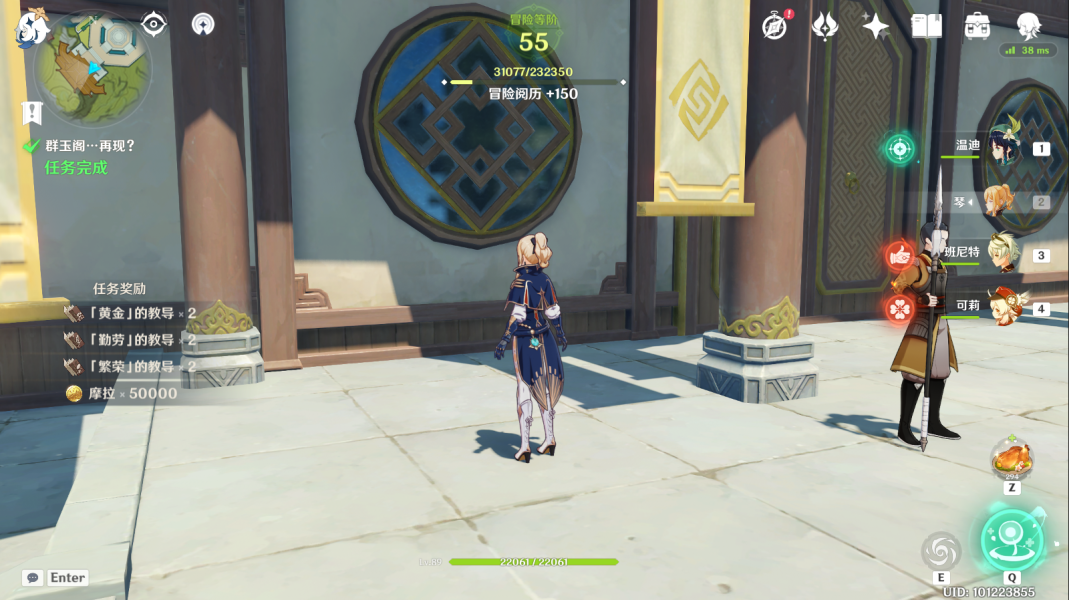Use the roast chicken food item
The height and width of the screenshot is (600, 1069).
[x=1012, y=460]
